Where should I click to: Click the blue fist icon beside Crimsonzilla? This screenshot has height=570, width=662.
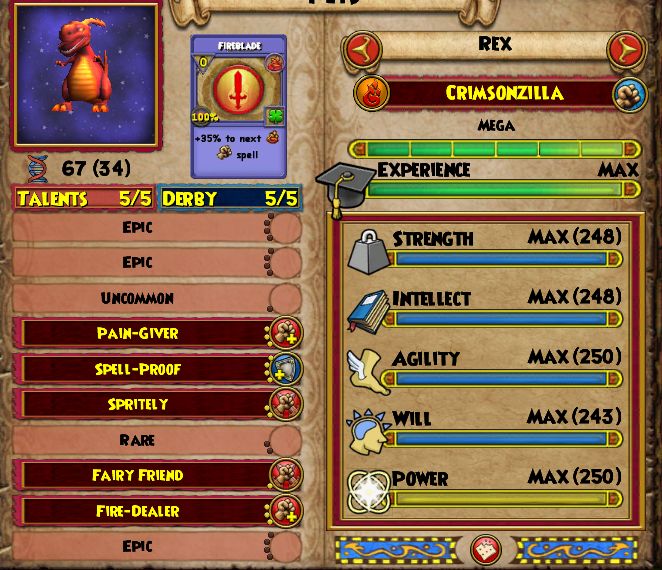click(x=626, y=94)
